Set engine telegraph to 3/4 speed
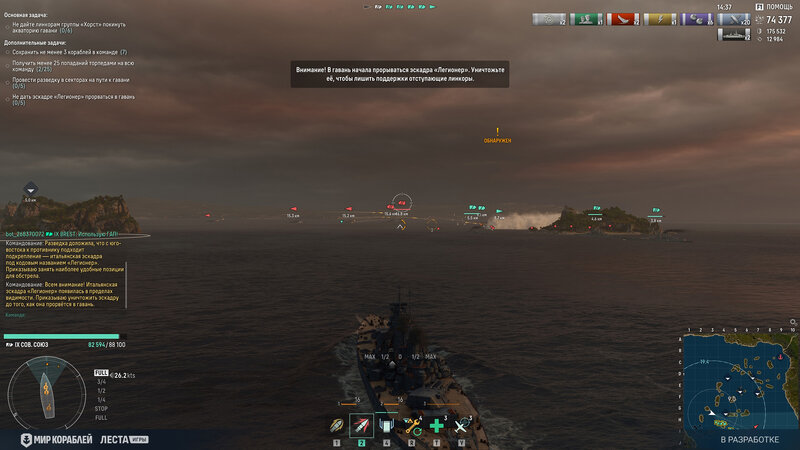 100,381
